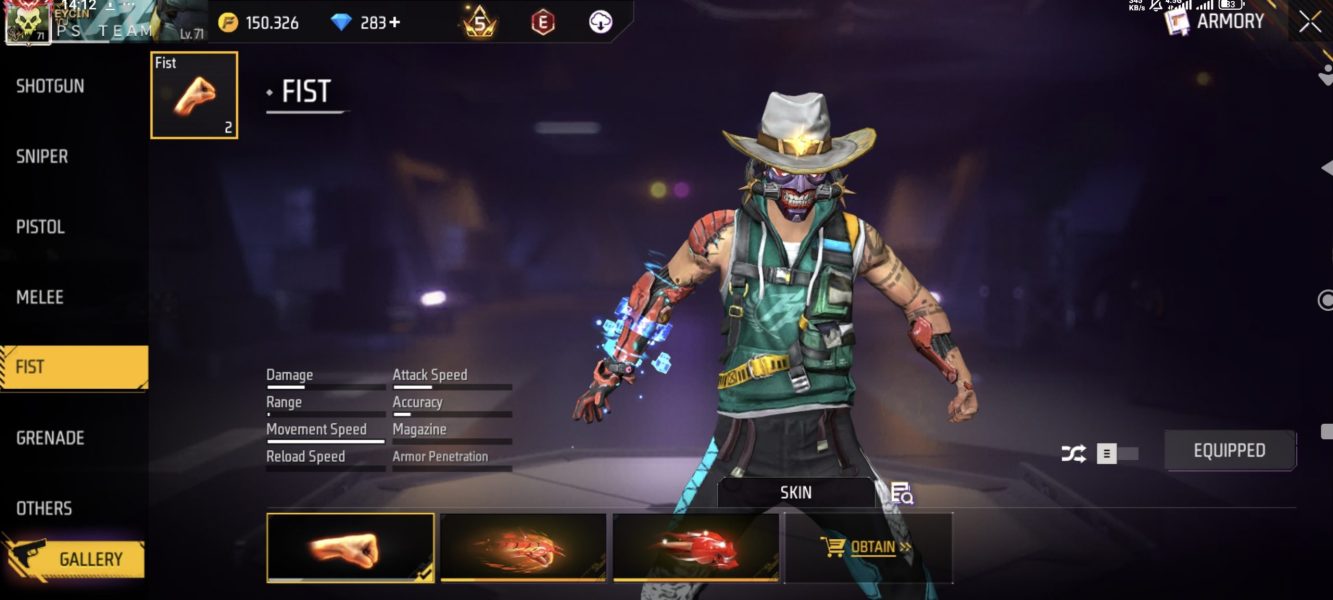1333x600 pixels.
Task: Show the Melee weapons list
Action: point(40,297)
